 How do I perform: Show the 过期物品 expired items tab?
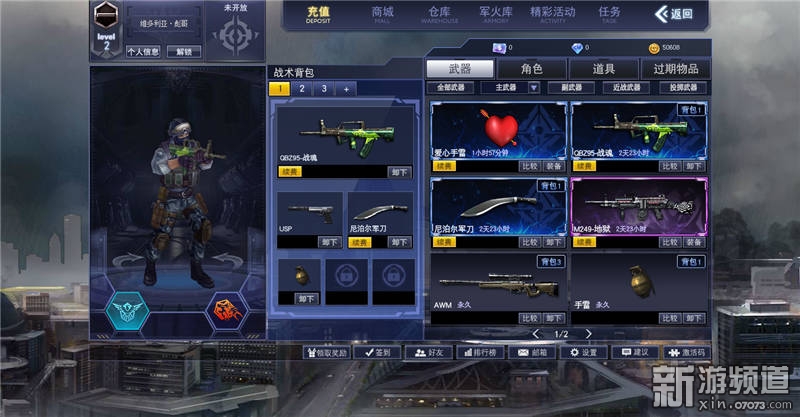tap(676, 69)
